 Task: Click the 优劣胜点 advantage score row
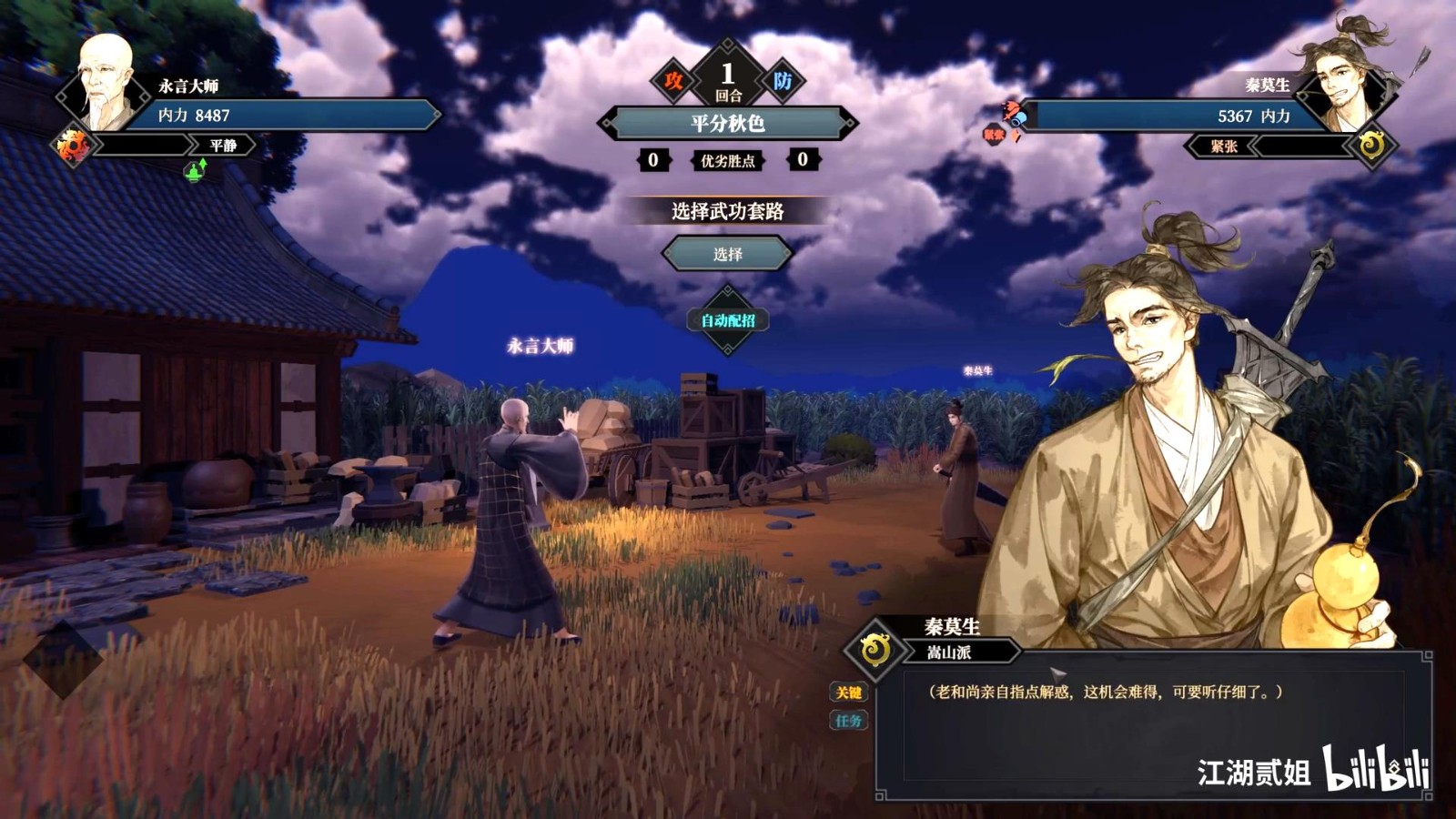point(728,162)
